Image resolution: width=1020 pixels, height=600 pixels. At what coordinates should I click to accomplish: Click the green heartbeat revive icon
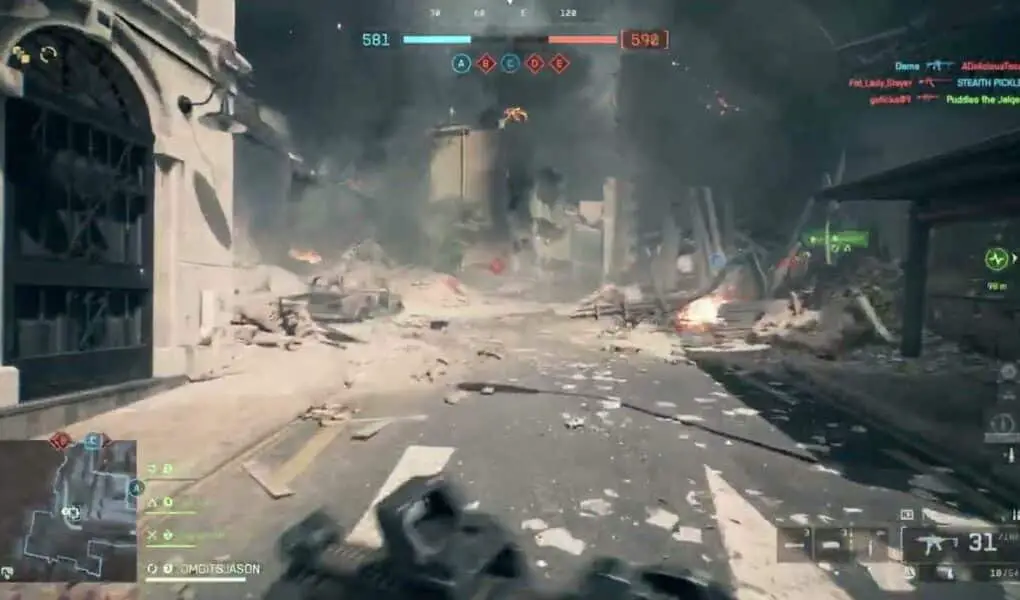tap(996, 259)
